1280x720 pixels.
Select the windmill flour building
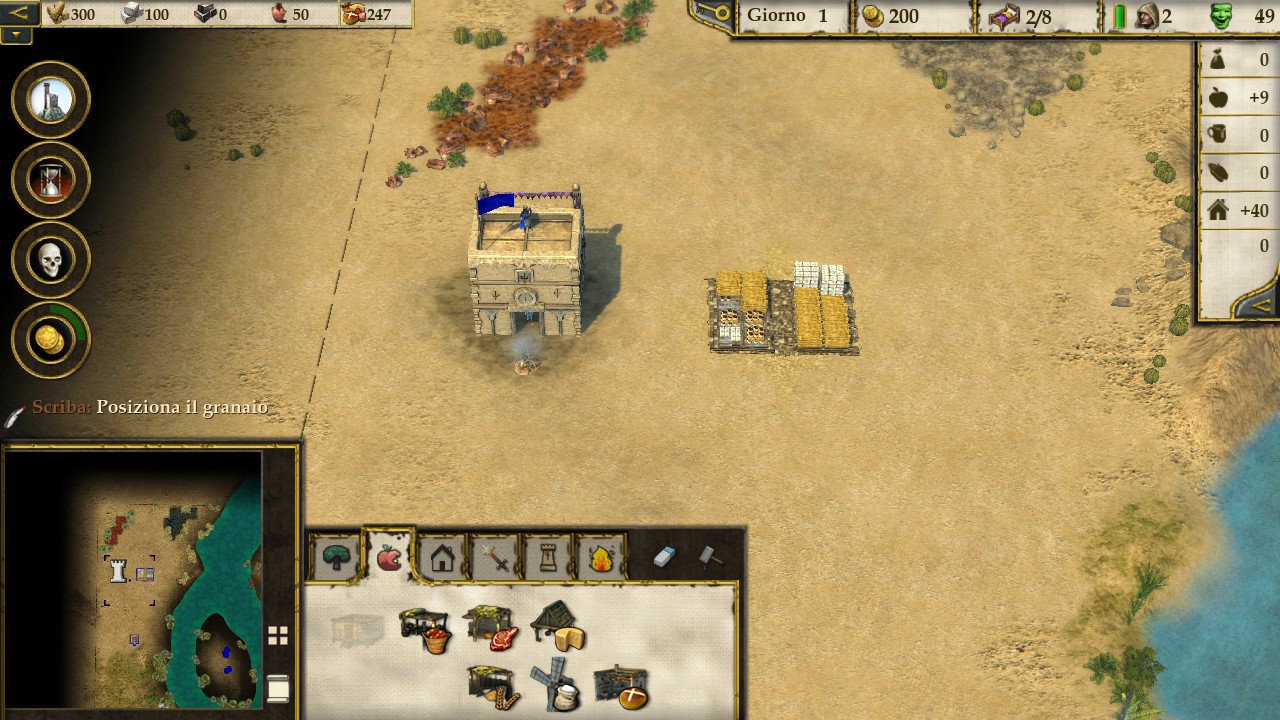(x=556, y=686)
